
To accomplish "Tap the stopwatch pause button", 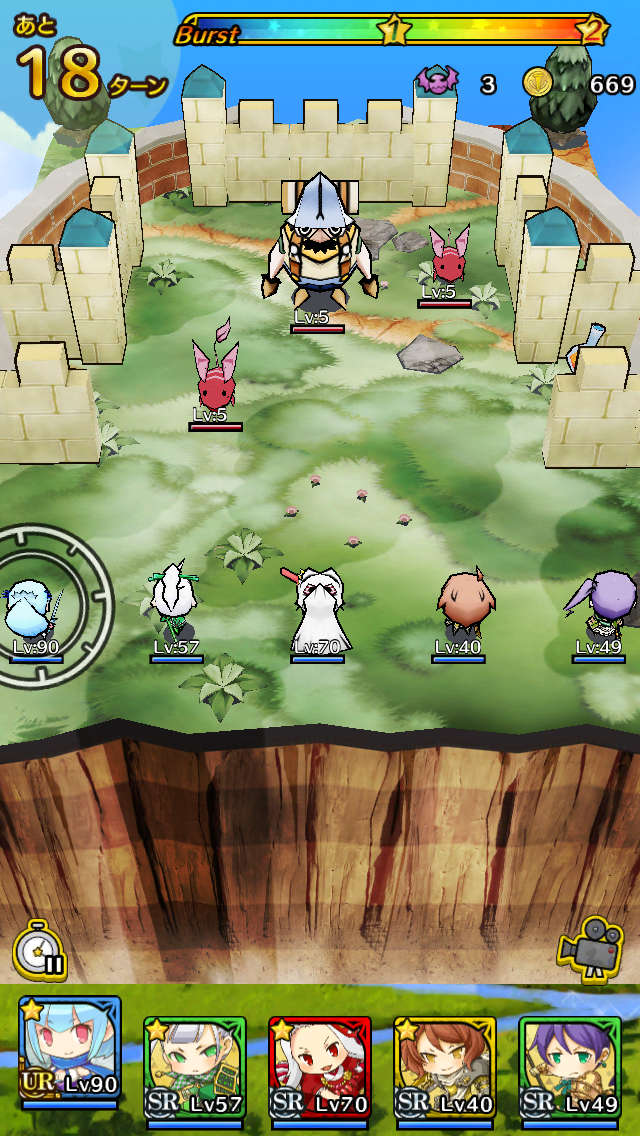I will point(40,949).
